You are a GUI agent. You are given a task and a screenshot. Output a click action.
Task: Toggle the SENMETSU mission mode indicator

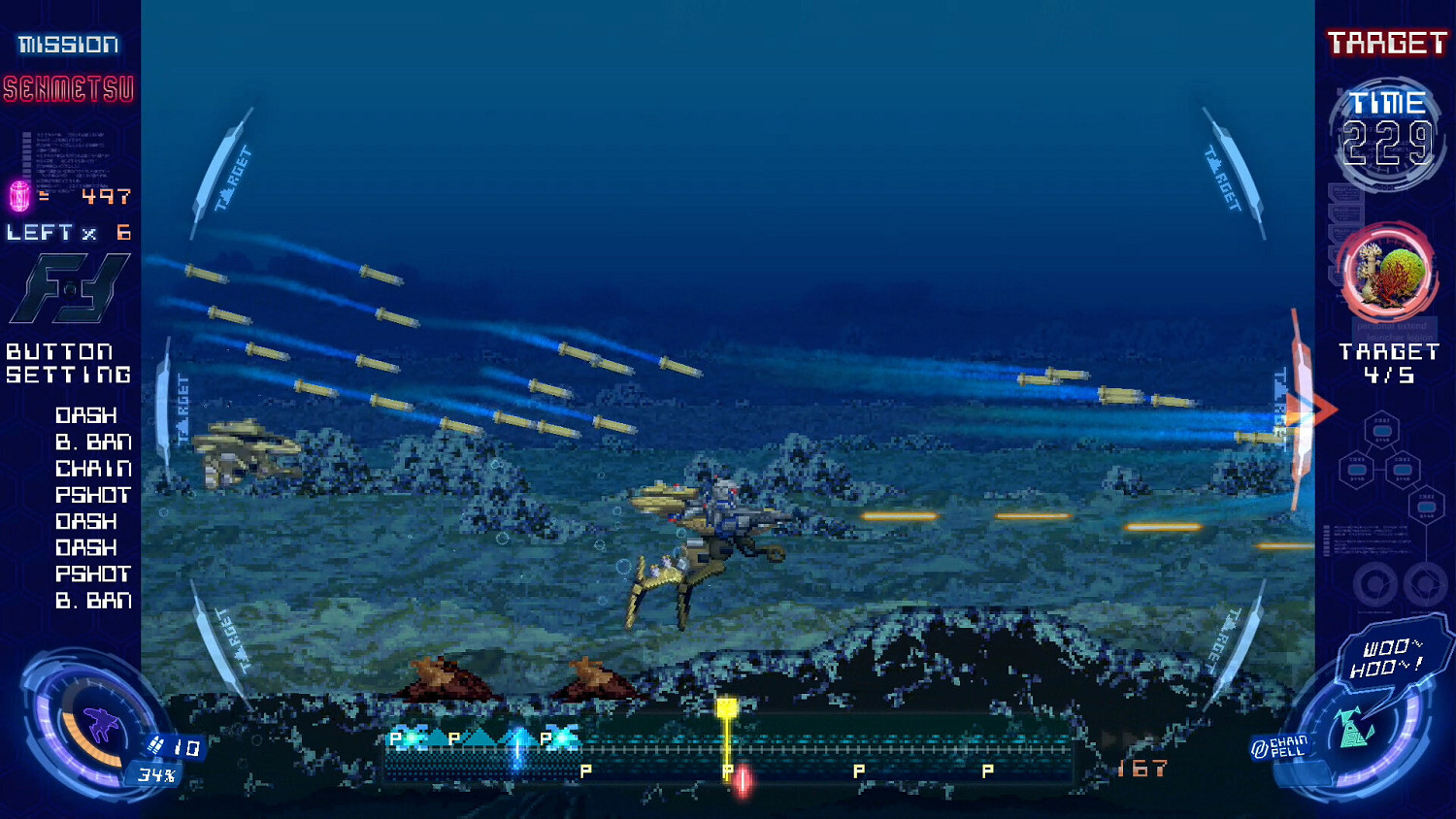pyautogui.click(x=68, y=90)
